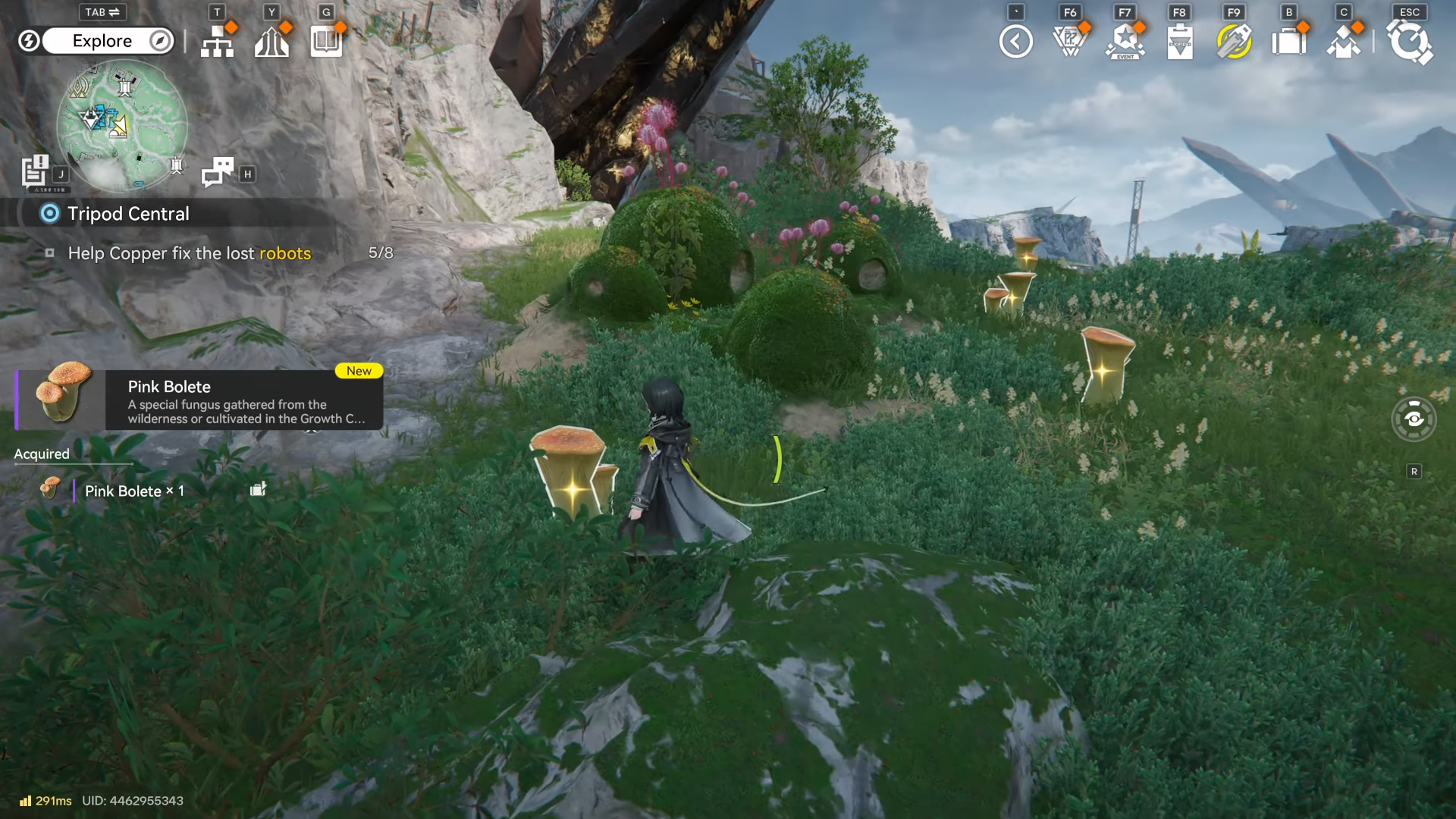Open the mission log icon beside minimap
The width and height of the screenshot is (1456, 819).
click(35, 171)
